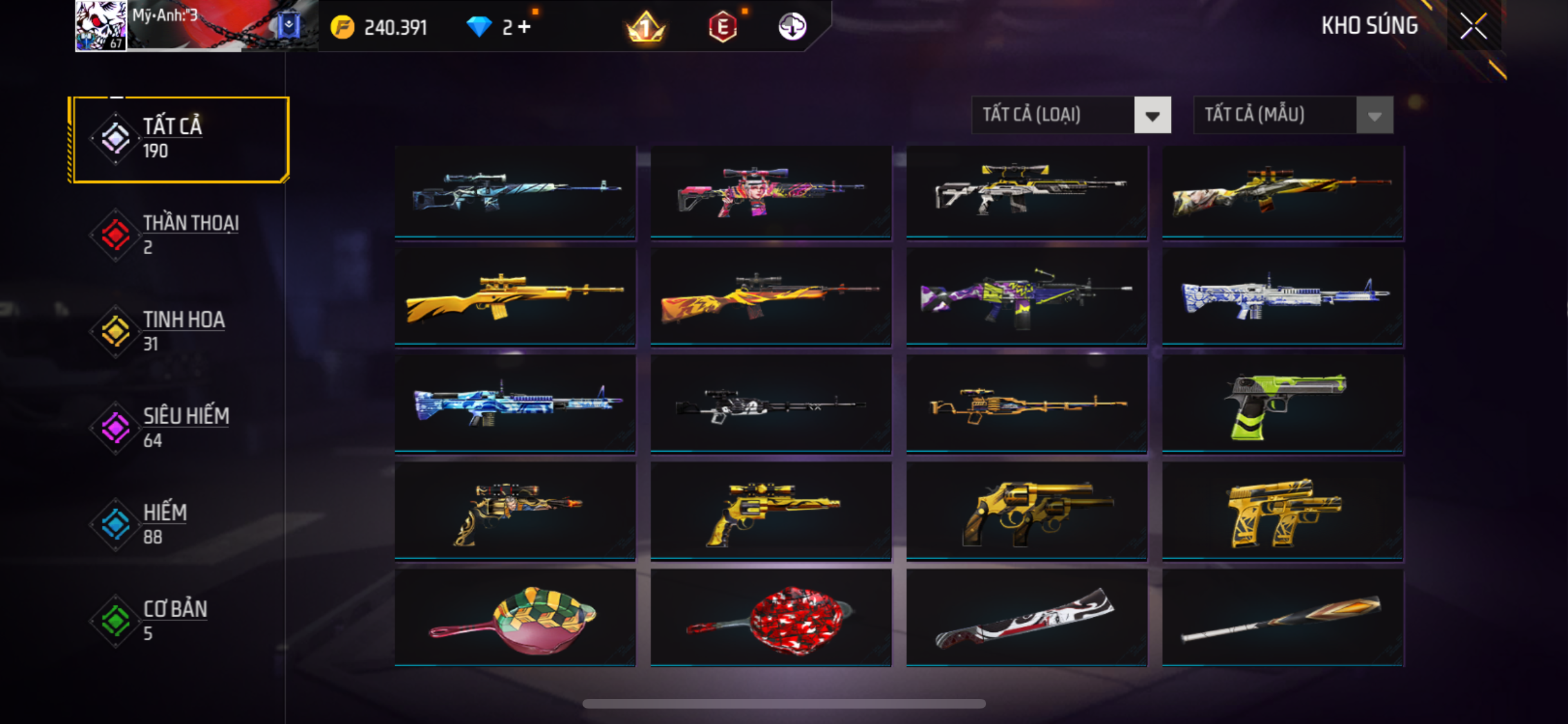Close the Kho Súng weapon vault
Image resolution: width=1568 pixels, height=724 pixels.
click(x=1473, y=26)
